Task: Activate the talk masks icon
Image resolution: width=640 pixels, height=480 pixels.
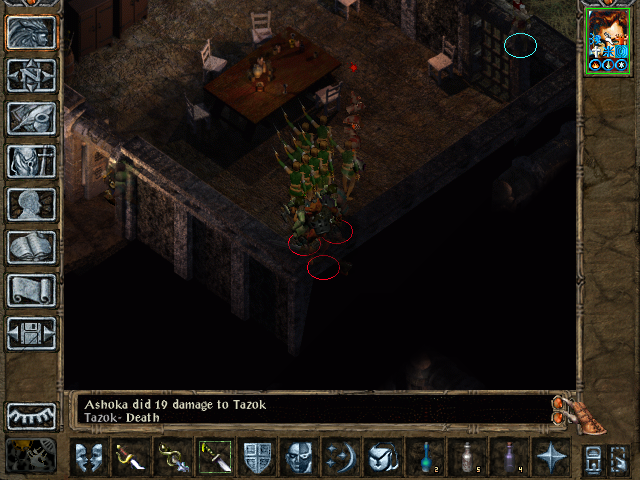Action: point(89,457)
